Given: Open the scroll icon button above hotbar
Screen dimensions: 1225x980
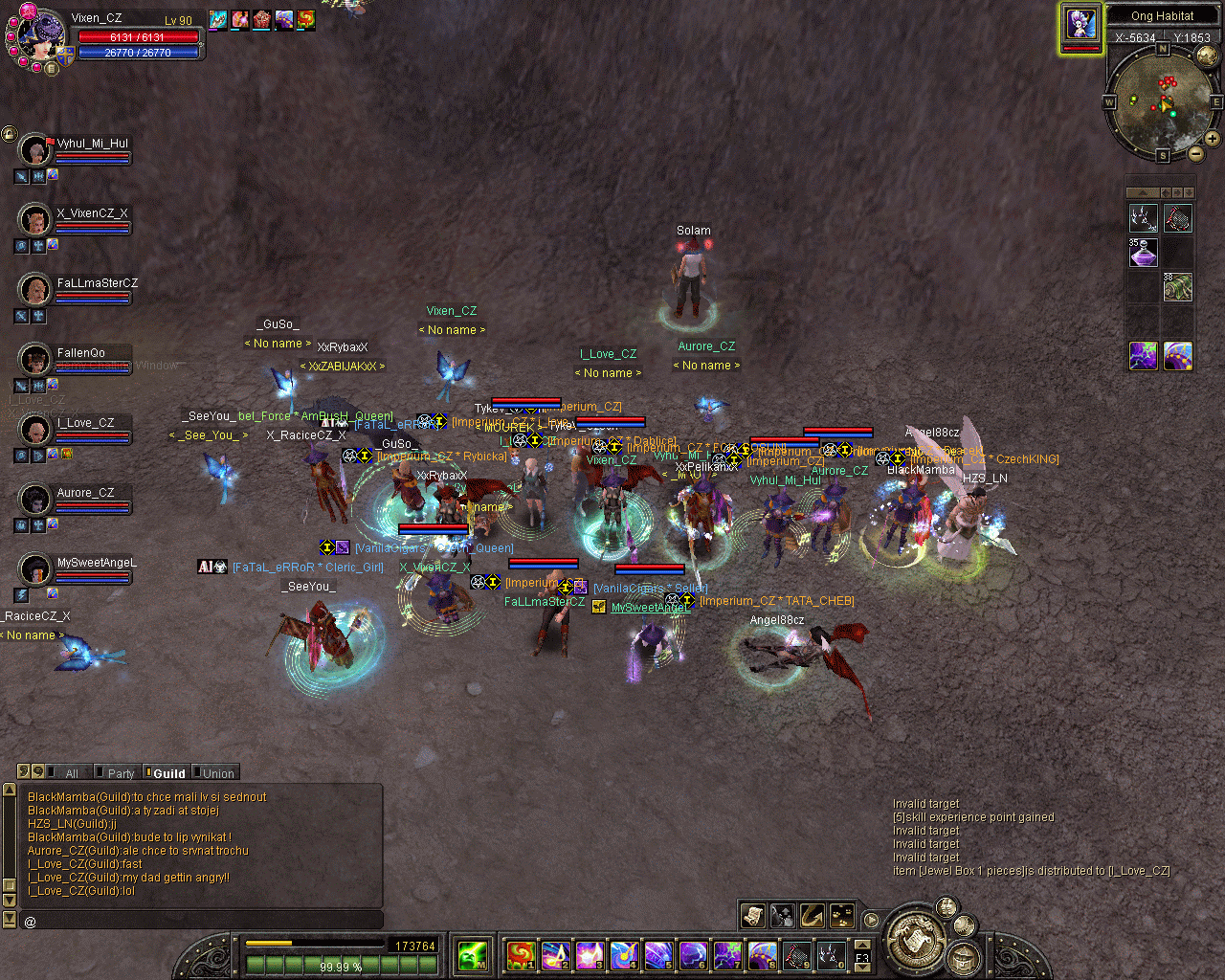Looking at the screenshot, I should (x=753, y=916).
